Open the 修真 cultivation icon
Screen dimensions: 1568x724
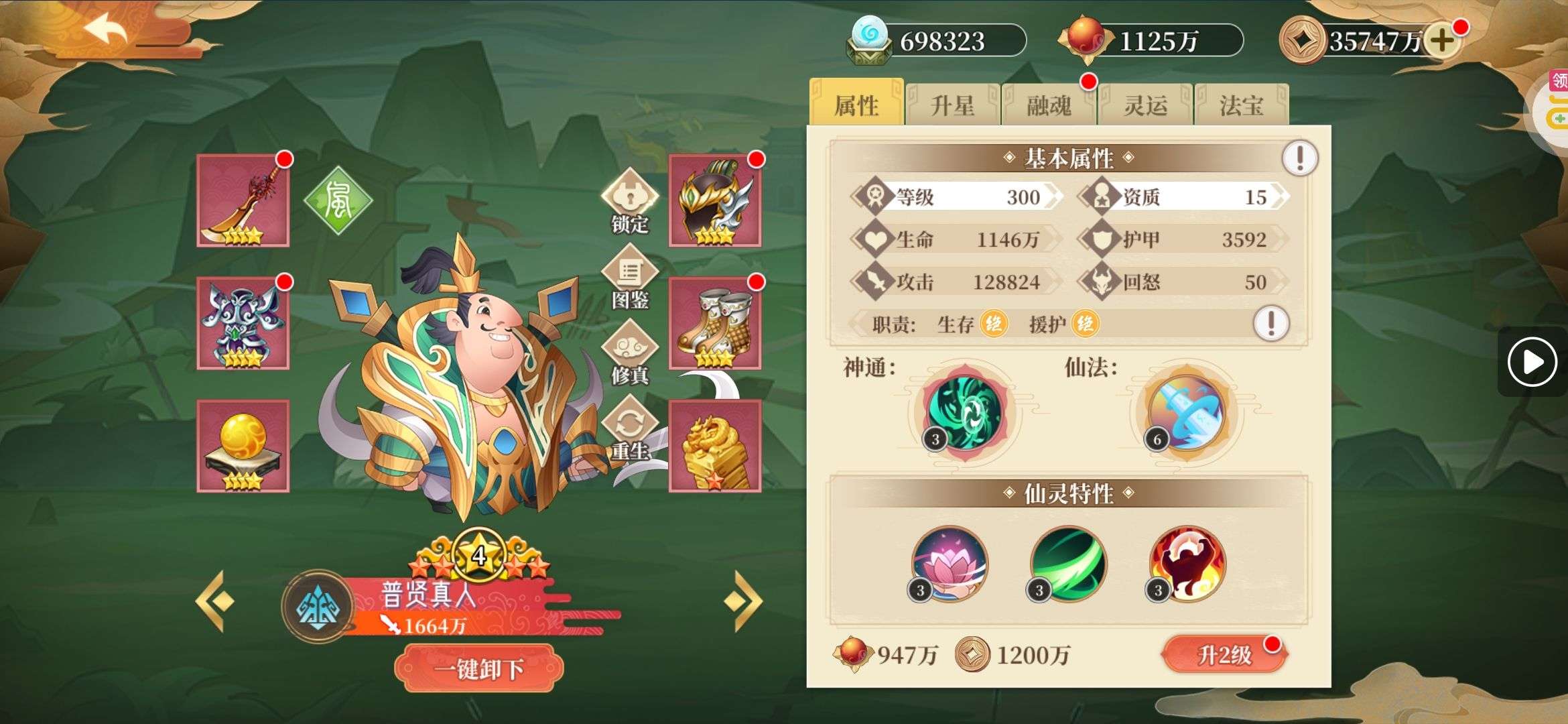point(629,354)
